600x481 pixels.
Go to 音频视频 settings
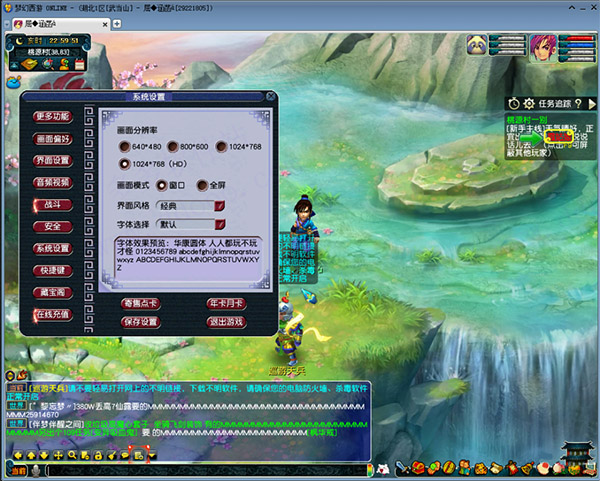coord(52,182)
